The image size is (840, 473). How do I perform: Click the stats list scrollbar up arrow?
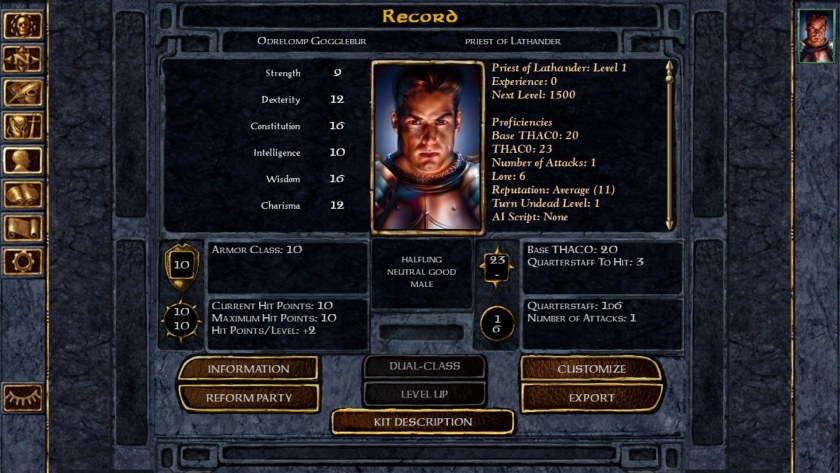[x=670, y=68]
